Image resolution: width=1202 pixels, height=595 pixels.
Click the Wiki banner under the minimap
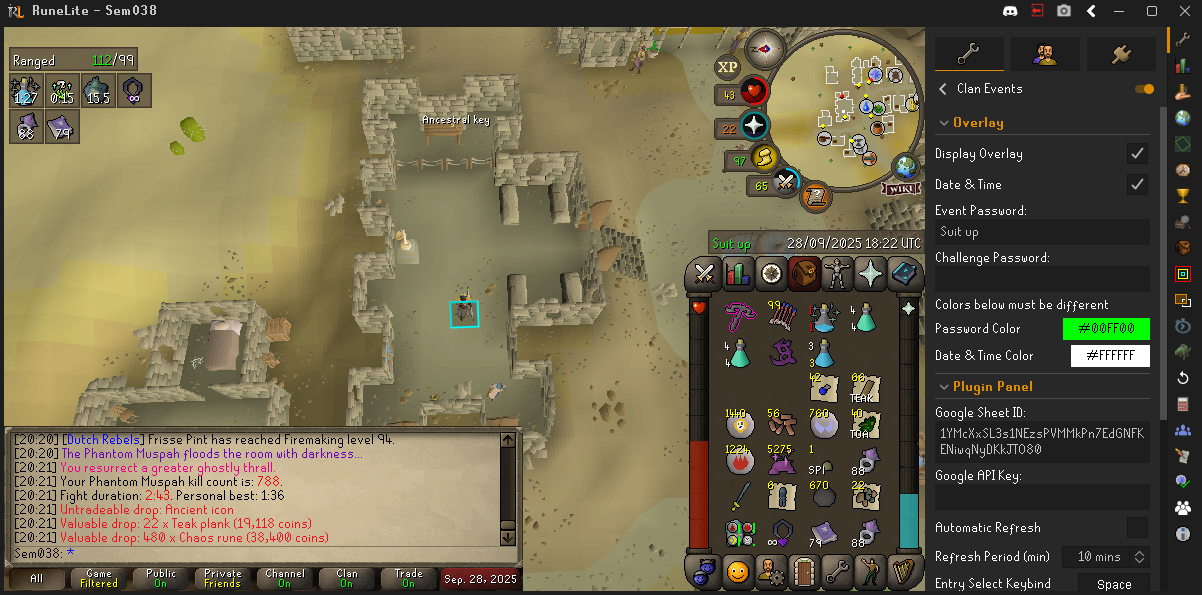pos(901,188)
